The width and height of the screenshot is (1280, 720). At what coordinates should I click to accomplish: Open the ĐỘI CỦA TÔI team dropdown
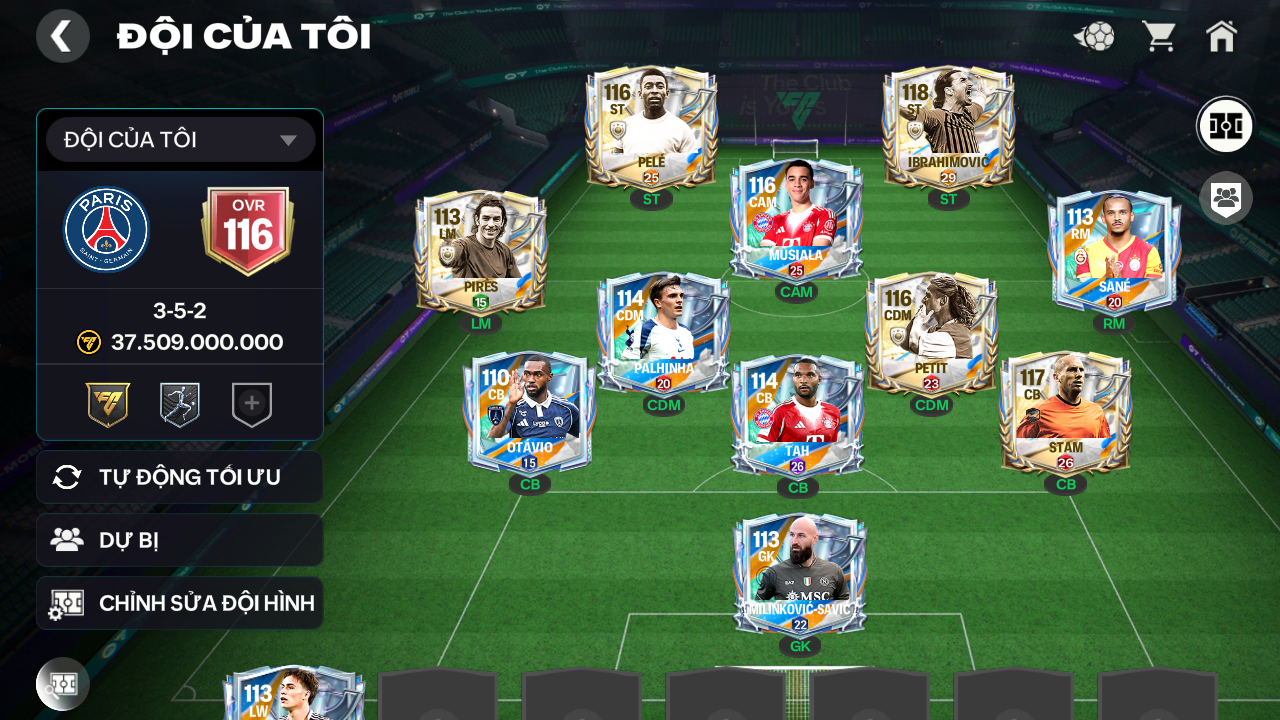tap(180, 139)
